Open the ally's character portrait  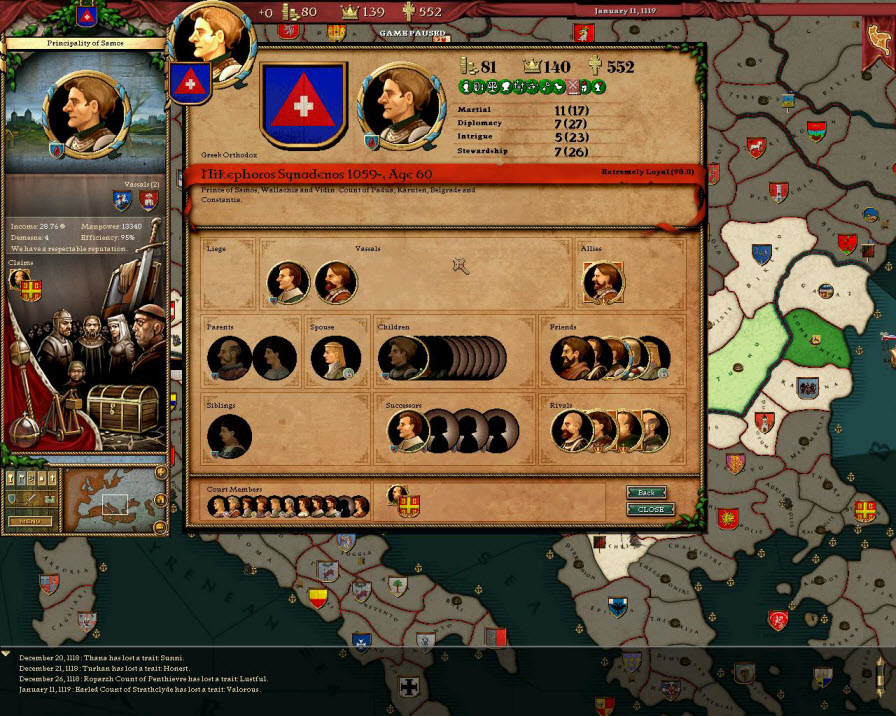(602, 283)
